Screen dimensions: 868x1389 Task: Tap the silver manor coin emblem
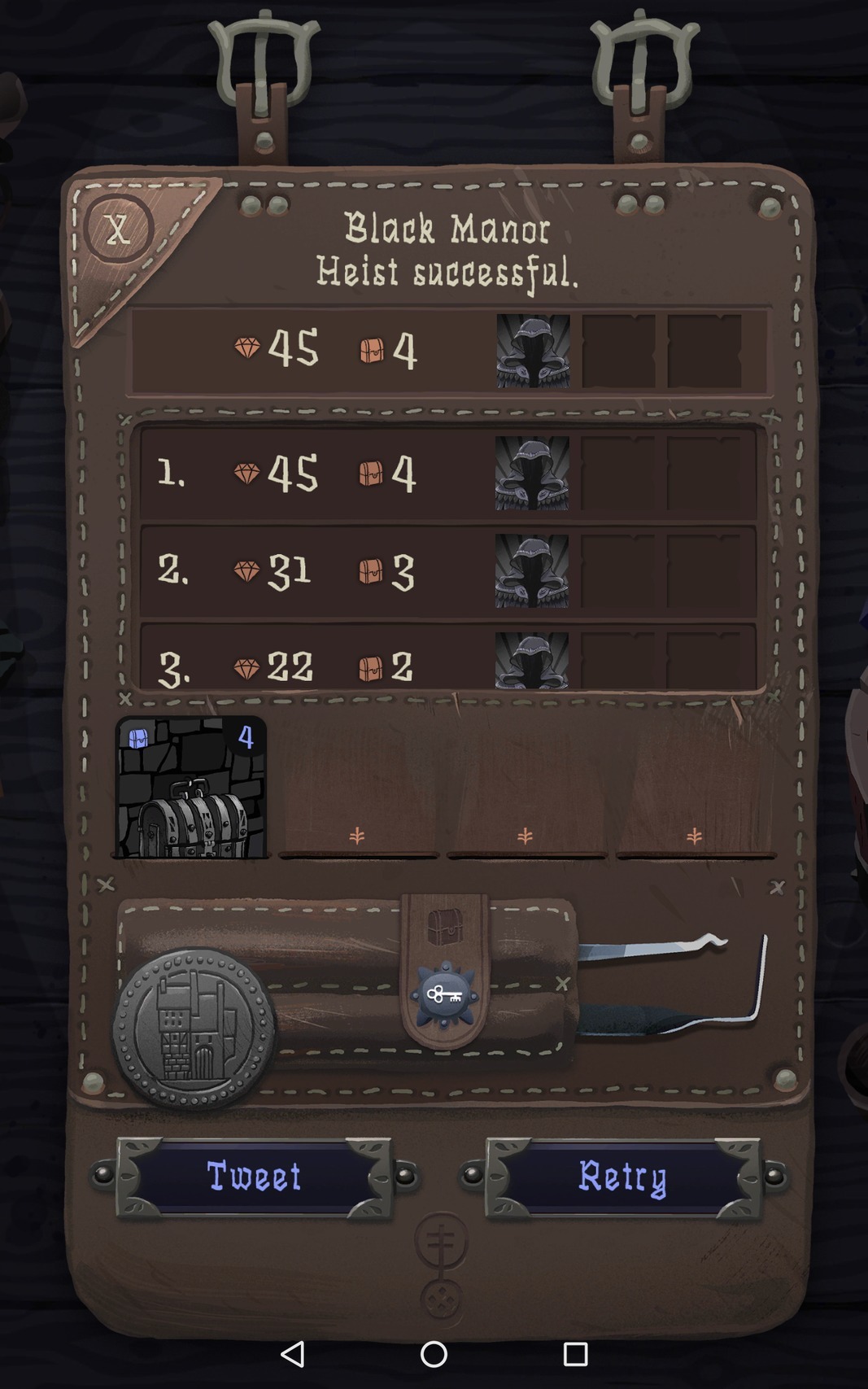pyautogui.click(x=194, y=1029)
